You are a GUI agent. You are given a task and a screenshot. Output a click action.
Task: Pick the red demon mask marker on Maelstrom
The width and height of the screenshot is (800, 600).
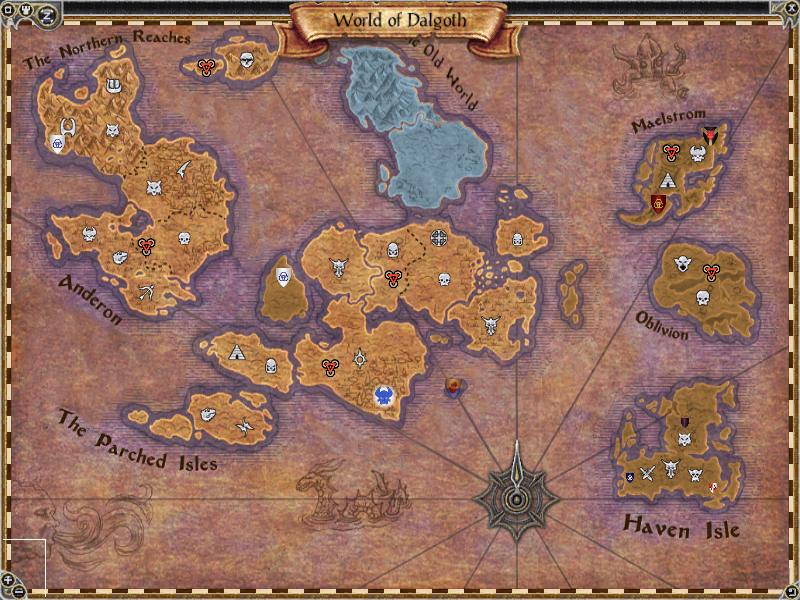712,134
